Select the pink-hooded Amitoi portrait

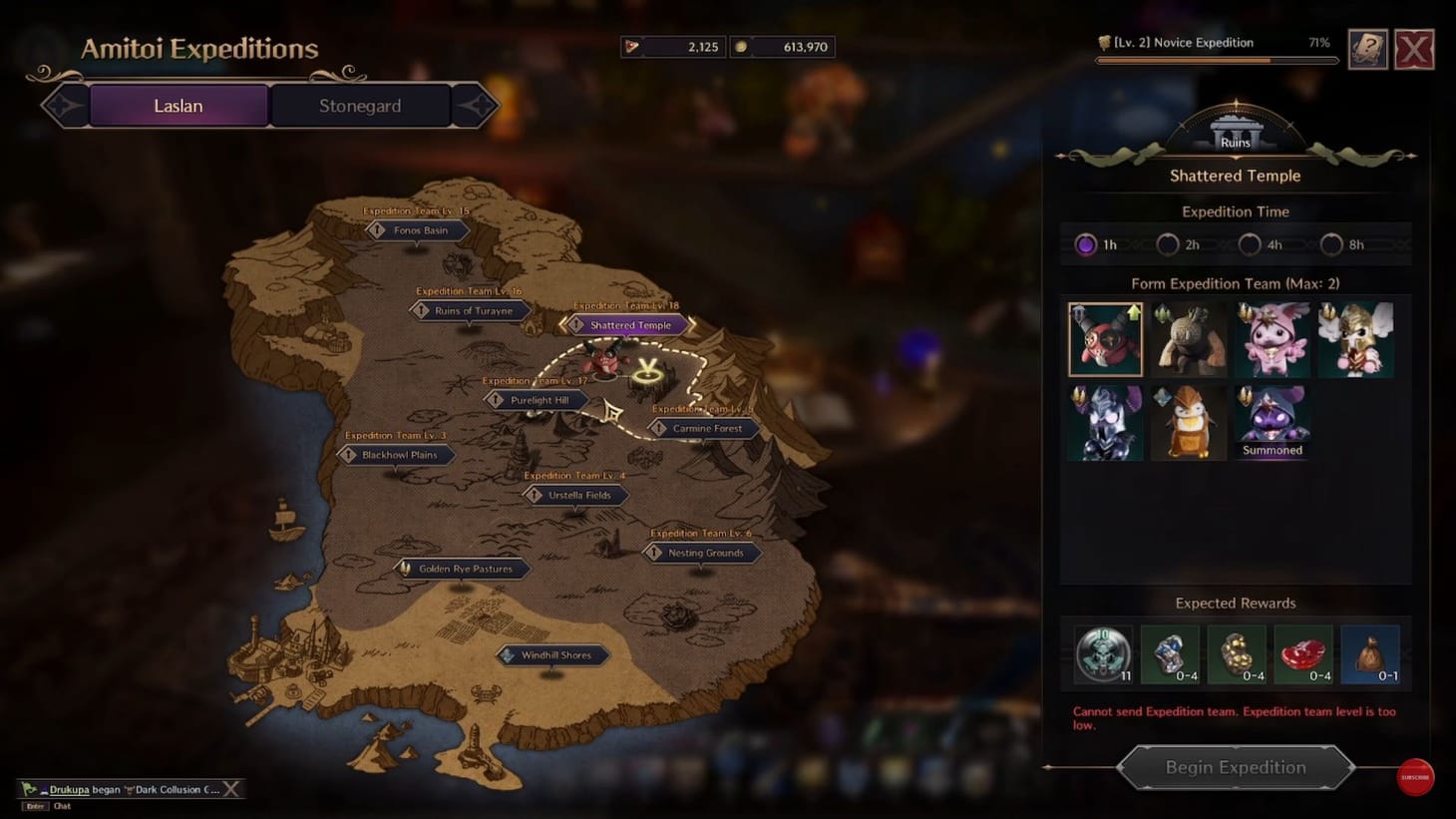[x=1273, y=338]
